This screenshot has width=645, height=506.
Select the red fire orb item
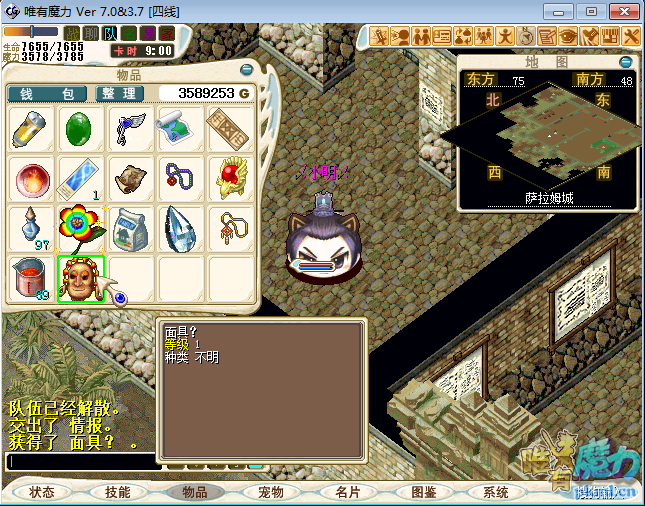coord(32,179)
